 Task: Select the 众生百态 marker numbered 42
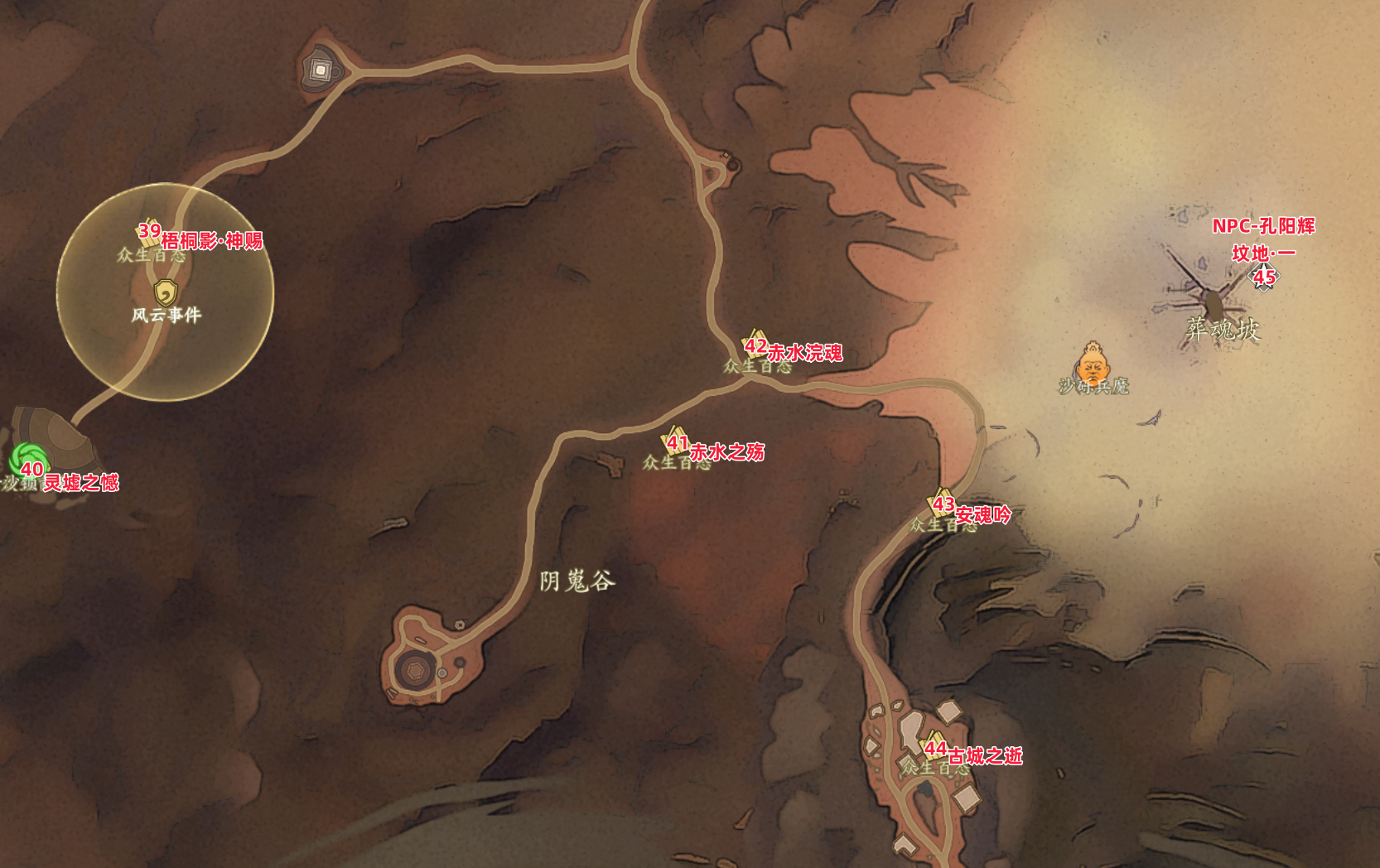(x=755, y=345)
